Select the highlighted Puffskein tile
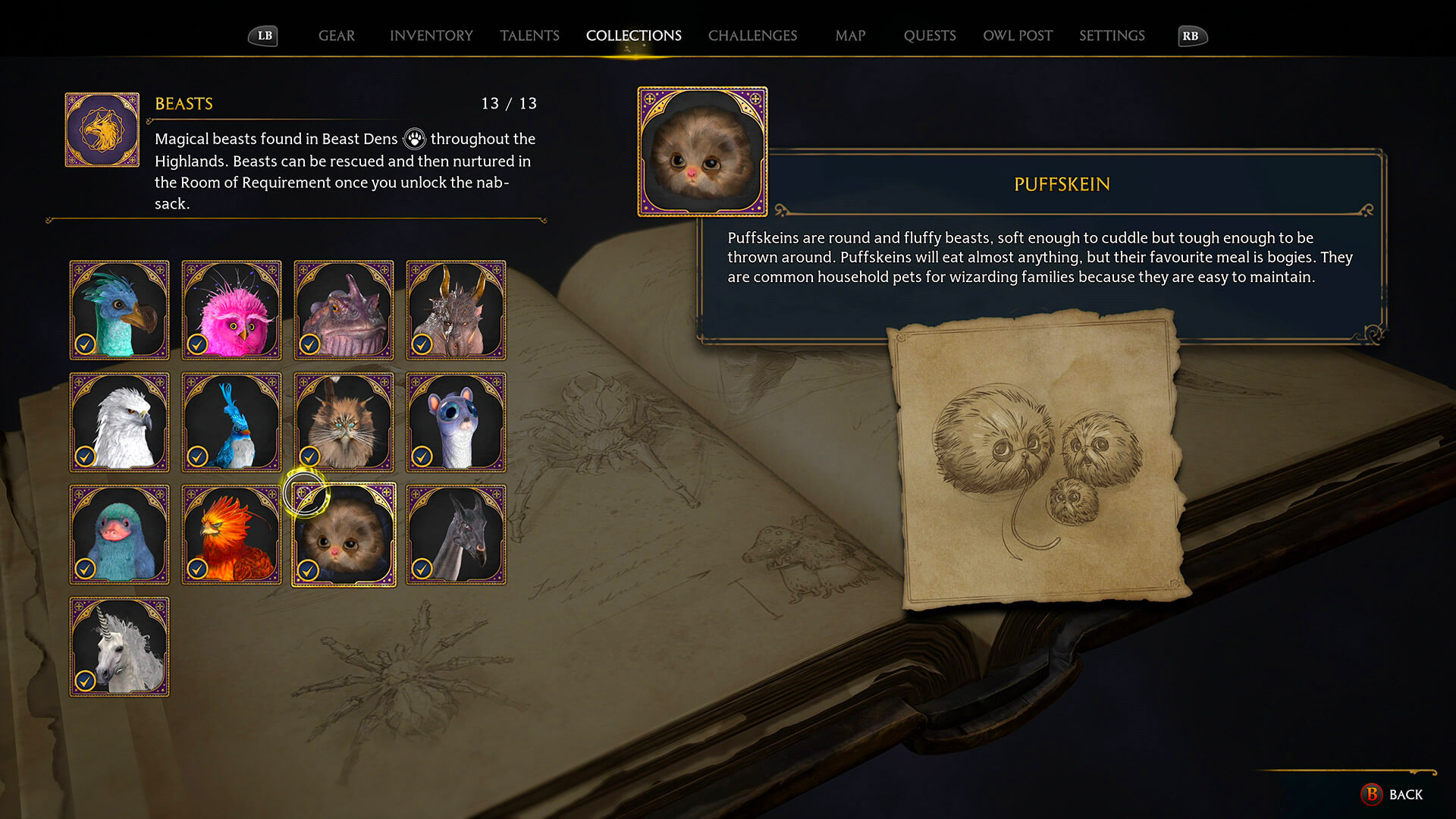 [x=344, y=534]
